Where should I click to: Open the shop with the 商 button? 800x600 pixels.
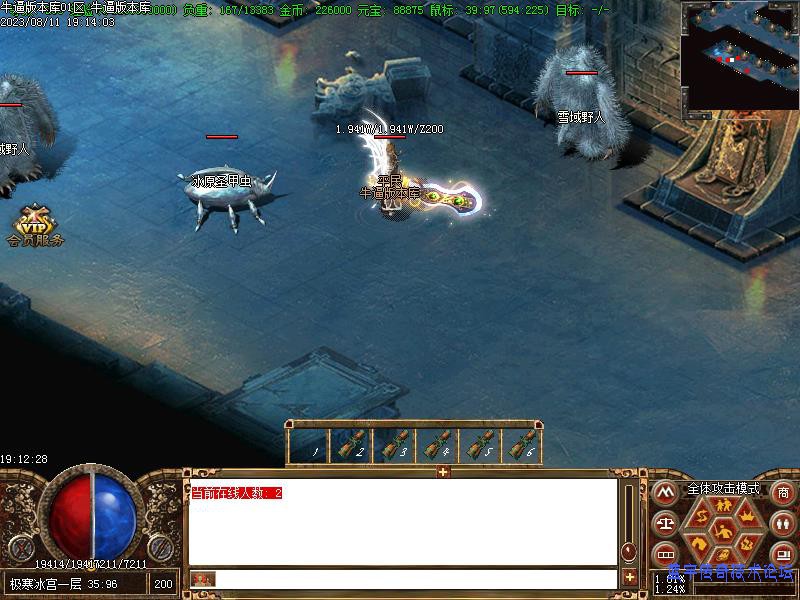click(x=783, y=492)
